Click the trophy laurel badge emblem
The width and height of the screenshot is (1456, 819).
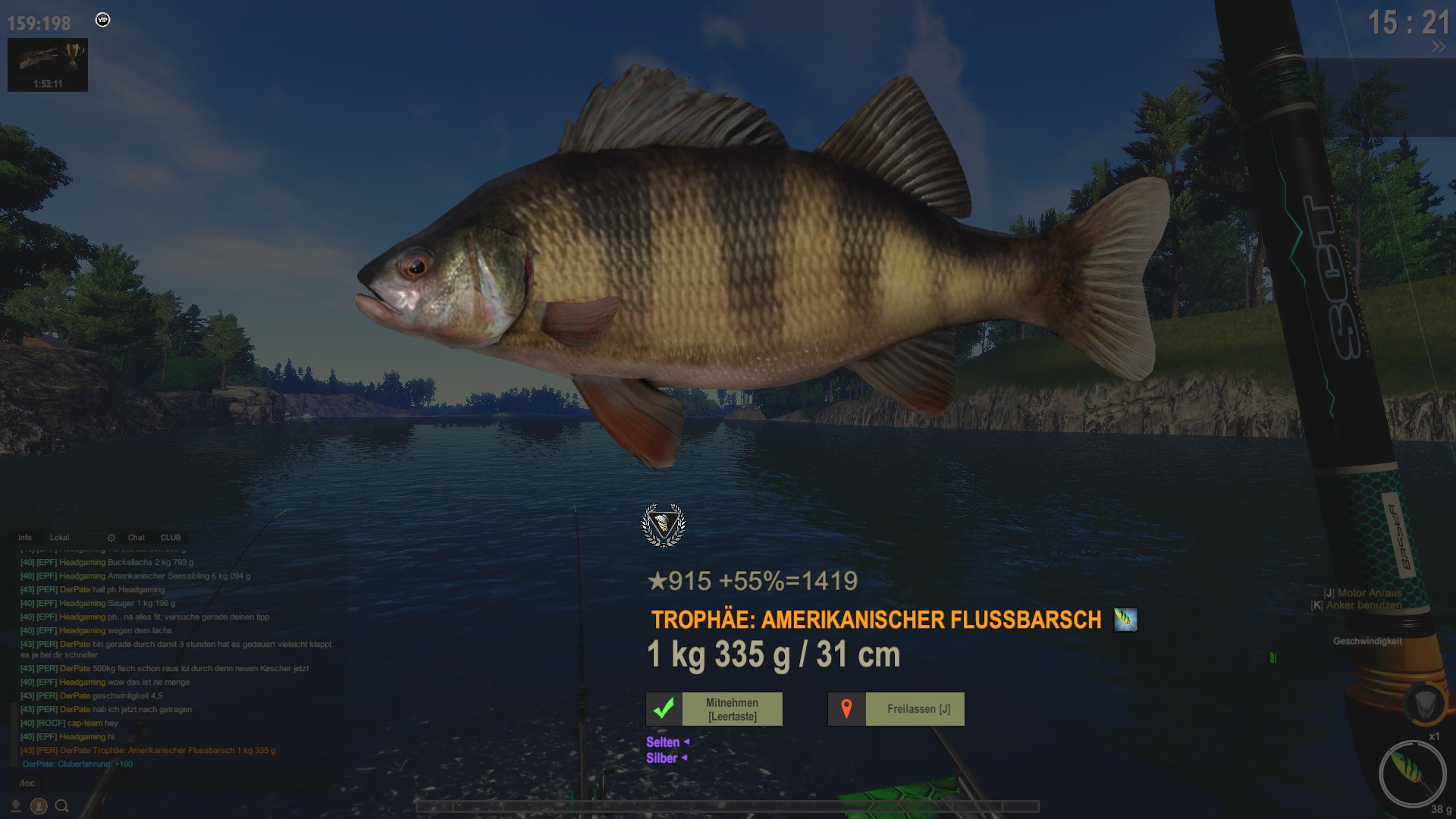point(664,525)
